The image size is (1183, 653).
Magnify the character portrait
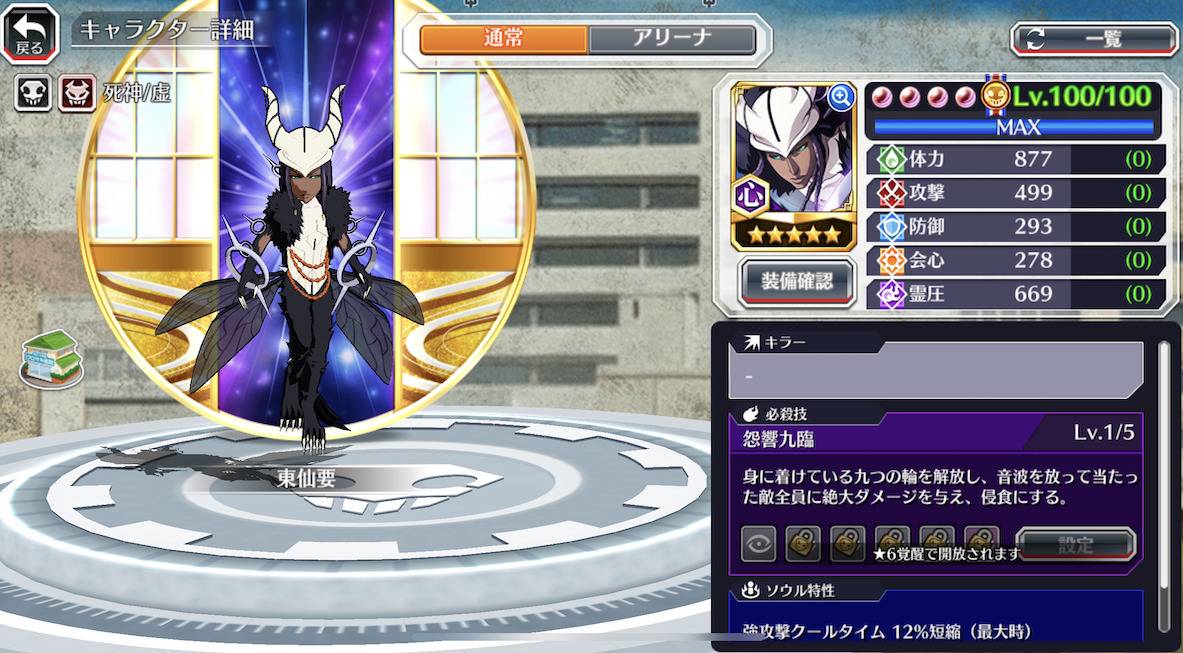(841, 96)
